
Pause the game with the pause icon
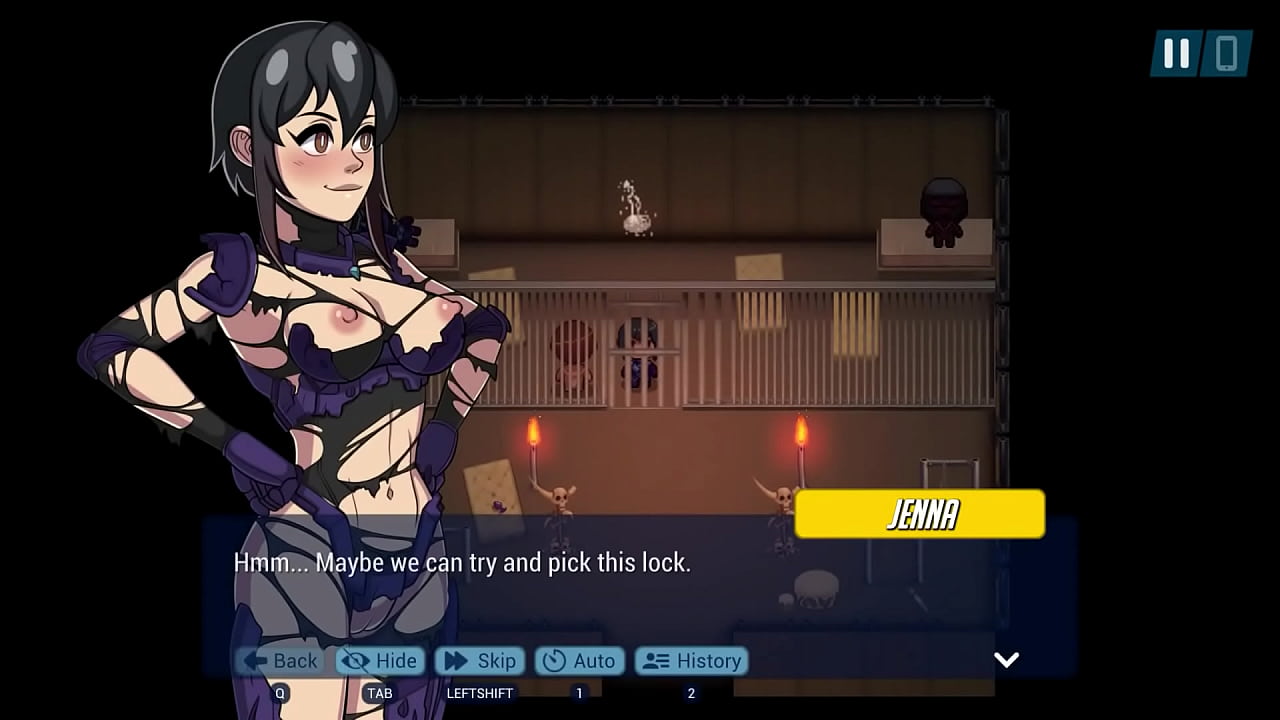(1177, 53)
